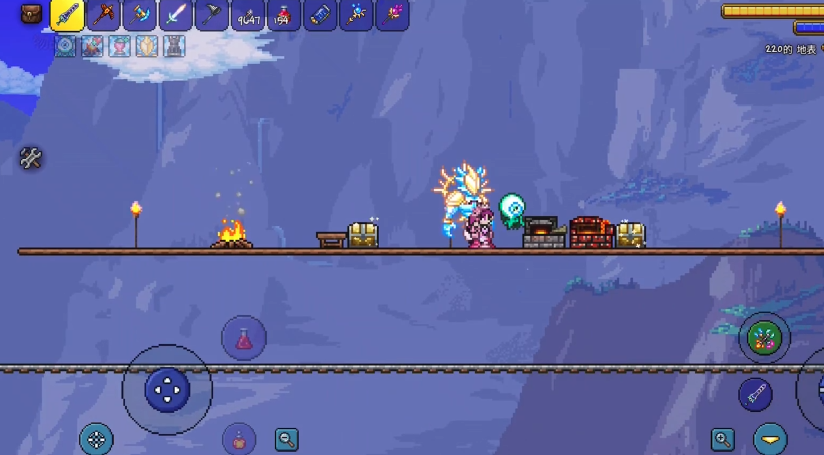Screen dimensions: 824x455
Task: Select the dark axe hotbar slot
Action: (x=212, y=15)
